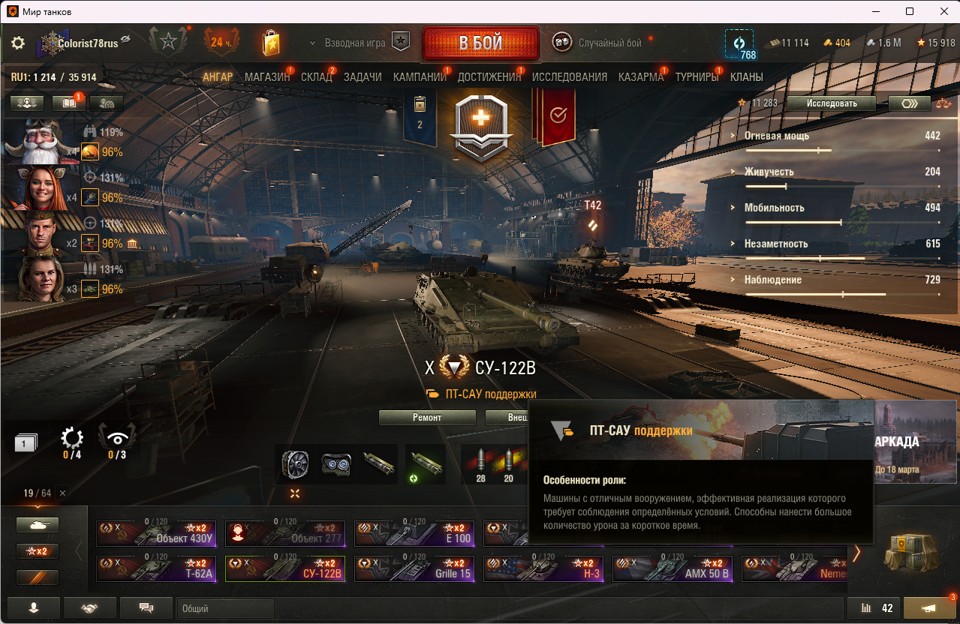The image size is (960, 624).
Task: Select the Объект 430У tank card
Action: 155,533
